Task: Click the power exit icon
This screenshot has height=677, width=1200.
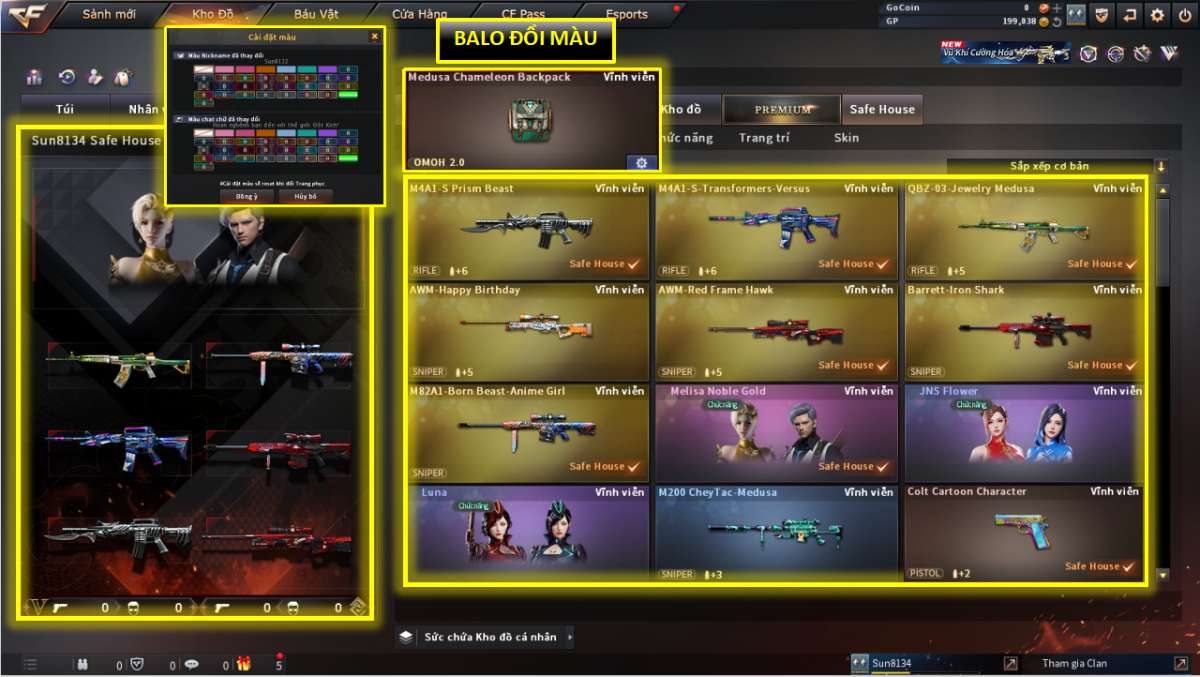Action: (x=1184, y=14)
